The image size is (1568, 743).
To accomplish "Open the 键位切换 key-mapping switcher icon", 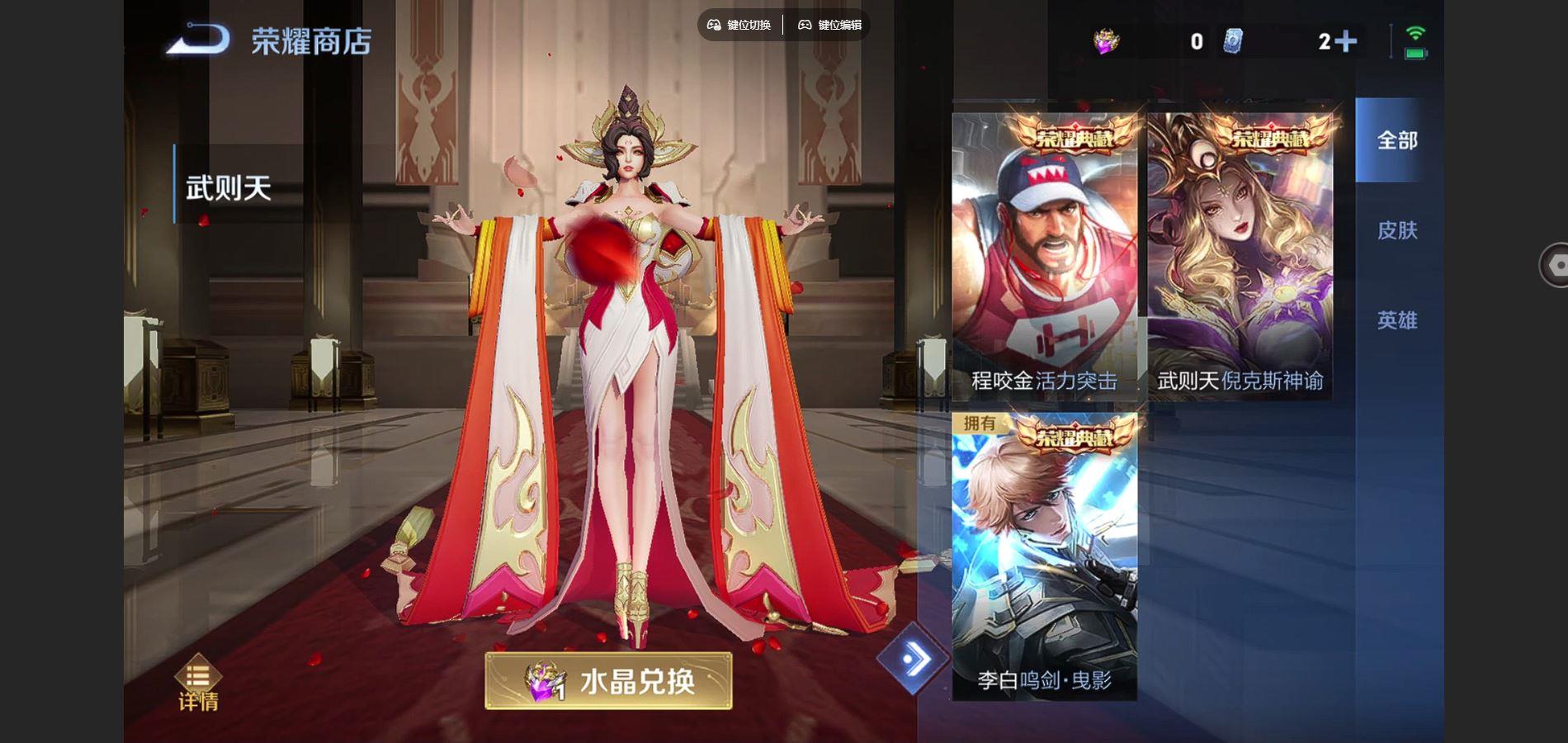I will [x=715, y=25].
